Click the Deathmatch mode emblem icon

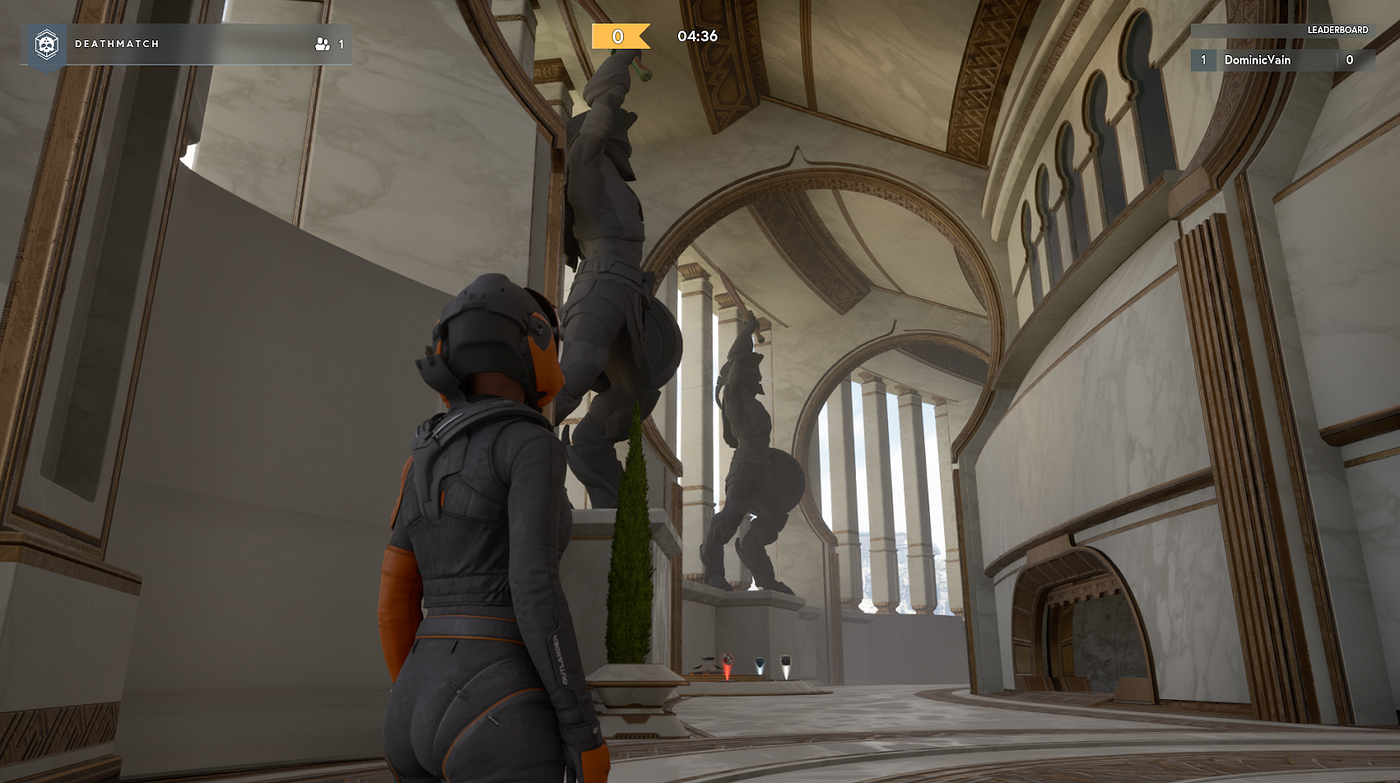click(x=46, y=45)
